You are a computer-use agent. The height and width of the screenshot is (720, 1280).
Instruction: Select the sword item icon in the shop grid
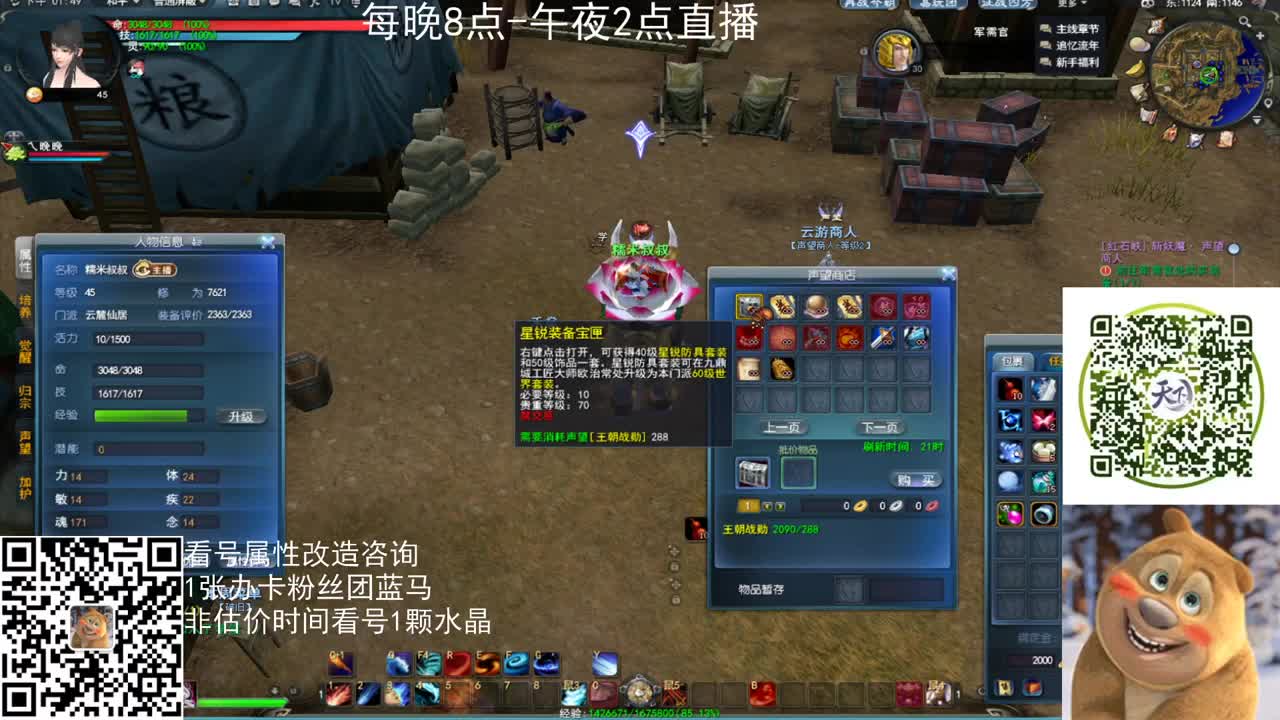click(884, 337)
